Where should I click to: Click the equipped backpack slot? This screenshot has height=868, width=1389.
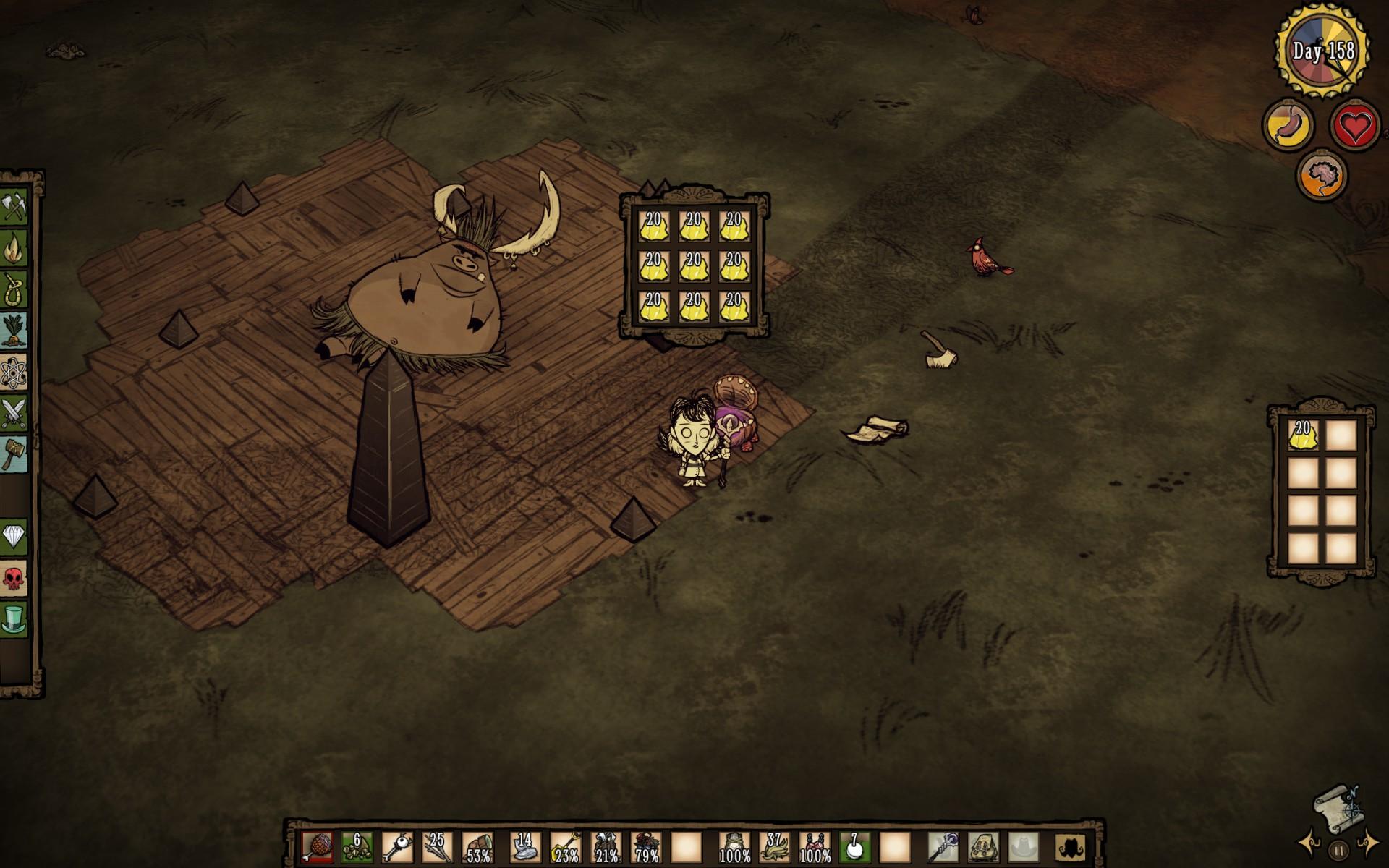tap(984, 846)
